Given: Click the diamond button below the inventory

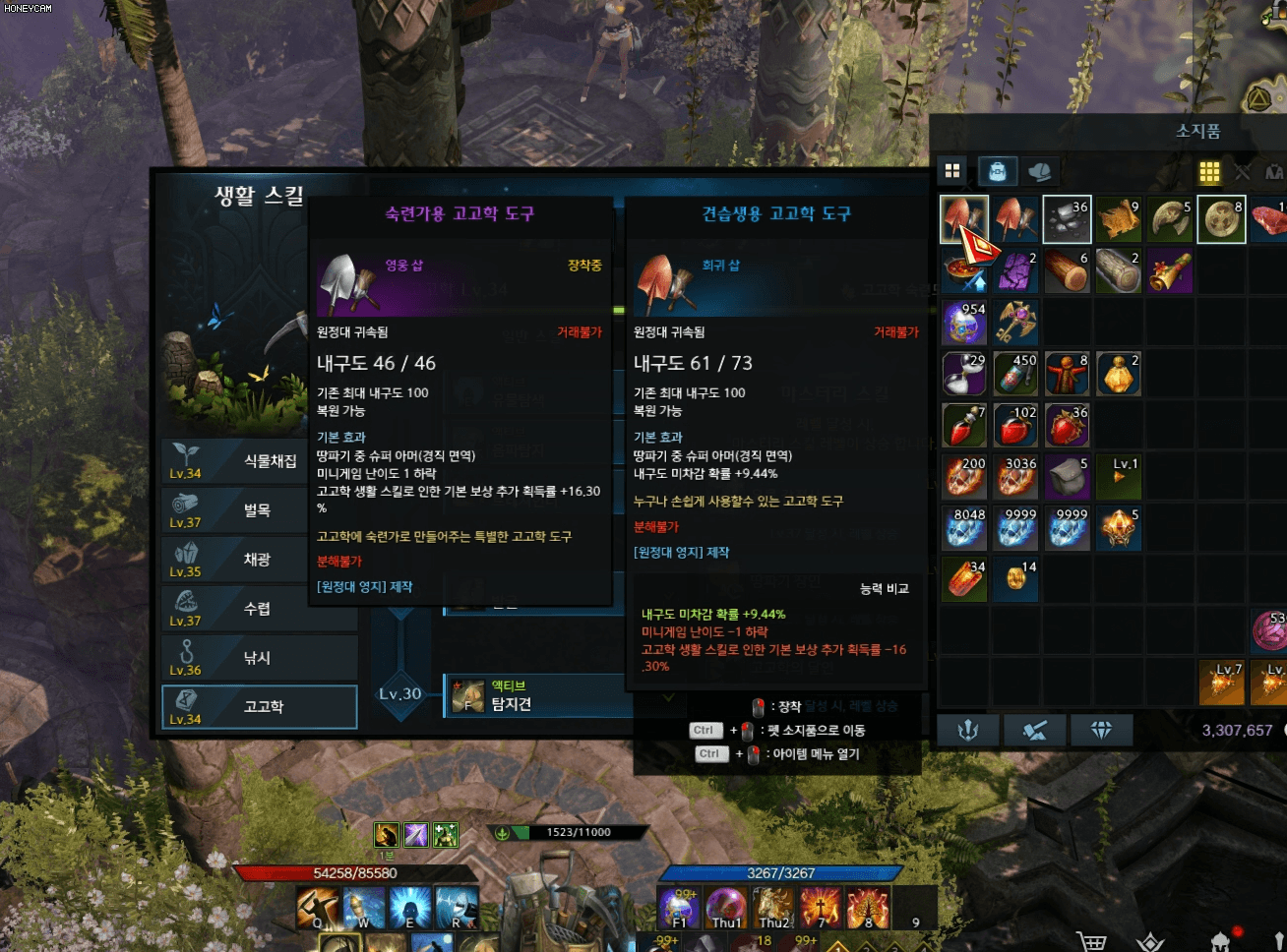Looking at the screenshot, I should click(x=1101, y=730).
